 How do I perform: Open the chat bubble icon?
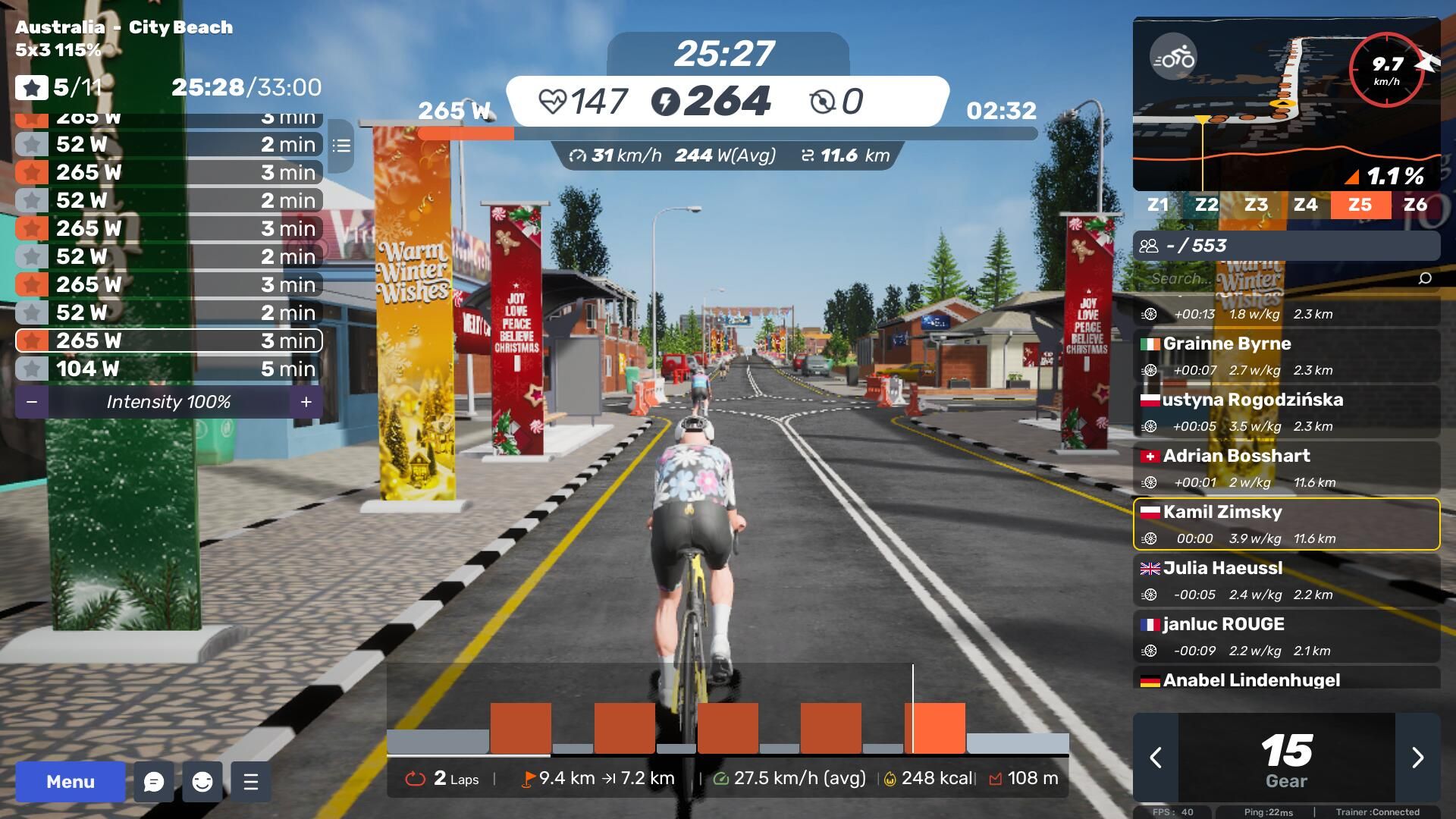(154, 782)
